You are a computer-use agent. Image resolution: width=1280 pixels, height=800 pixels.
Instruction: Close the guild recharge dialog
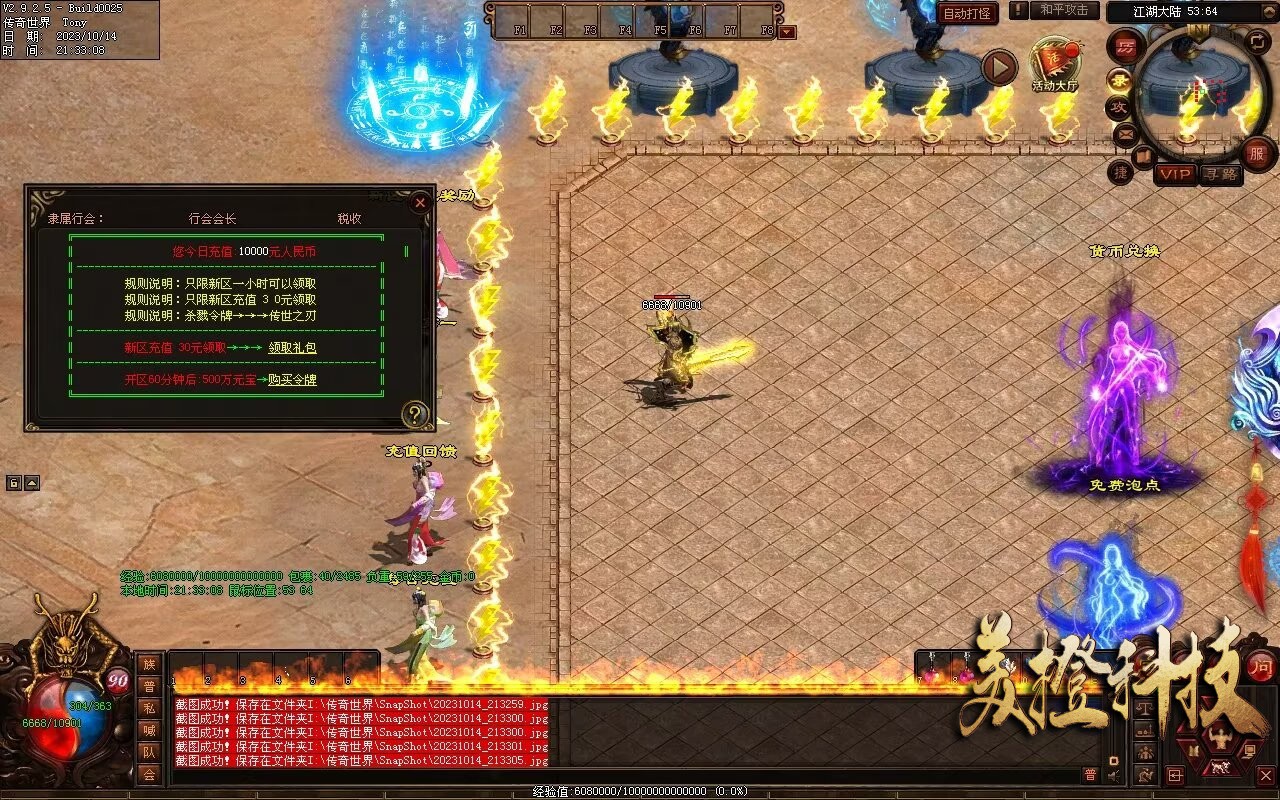point(420,203)
